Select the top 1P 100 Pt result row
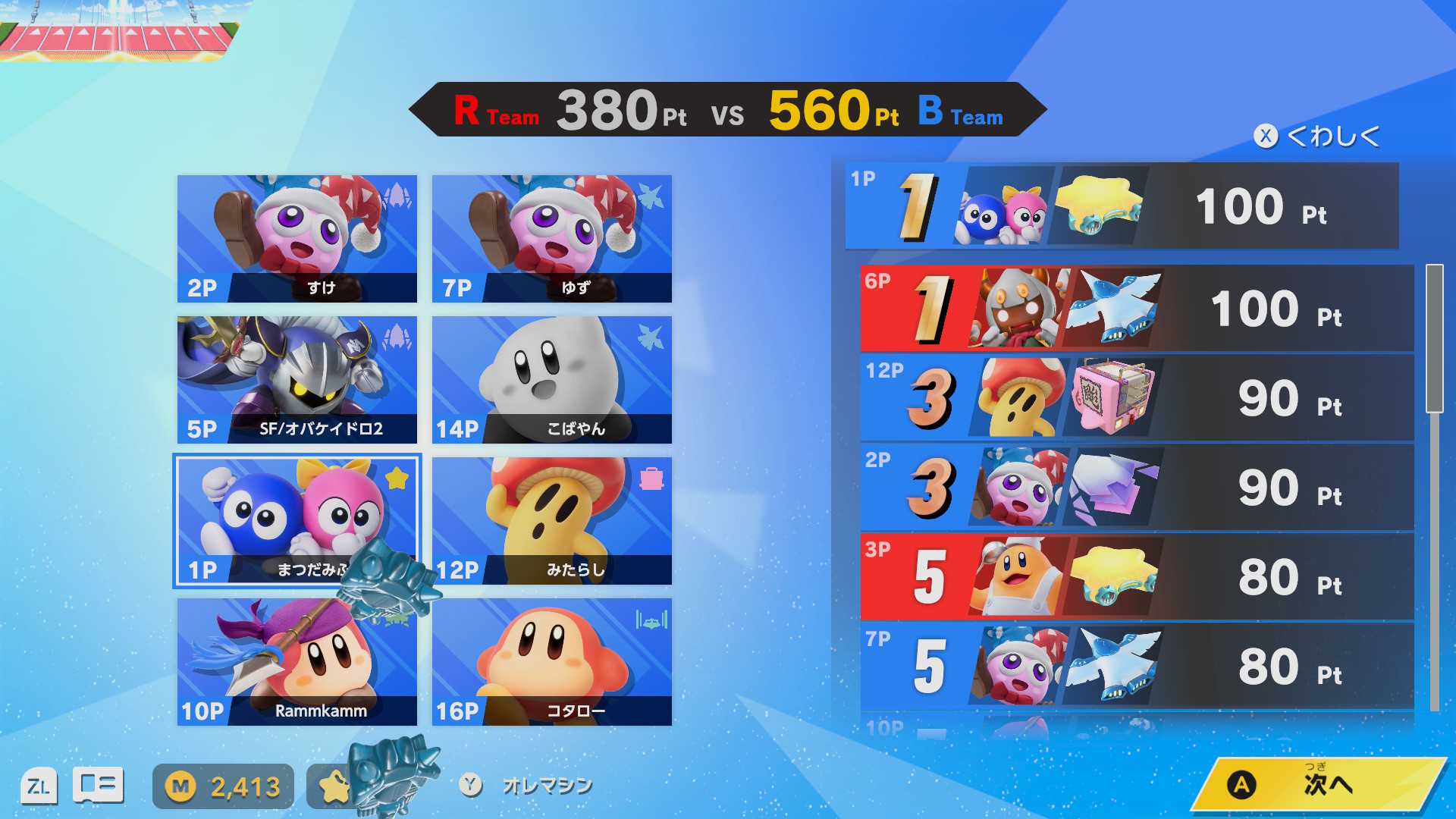Image resolution: width=1456 pixels, height=819 pixels. tap(1122, 206)
